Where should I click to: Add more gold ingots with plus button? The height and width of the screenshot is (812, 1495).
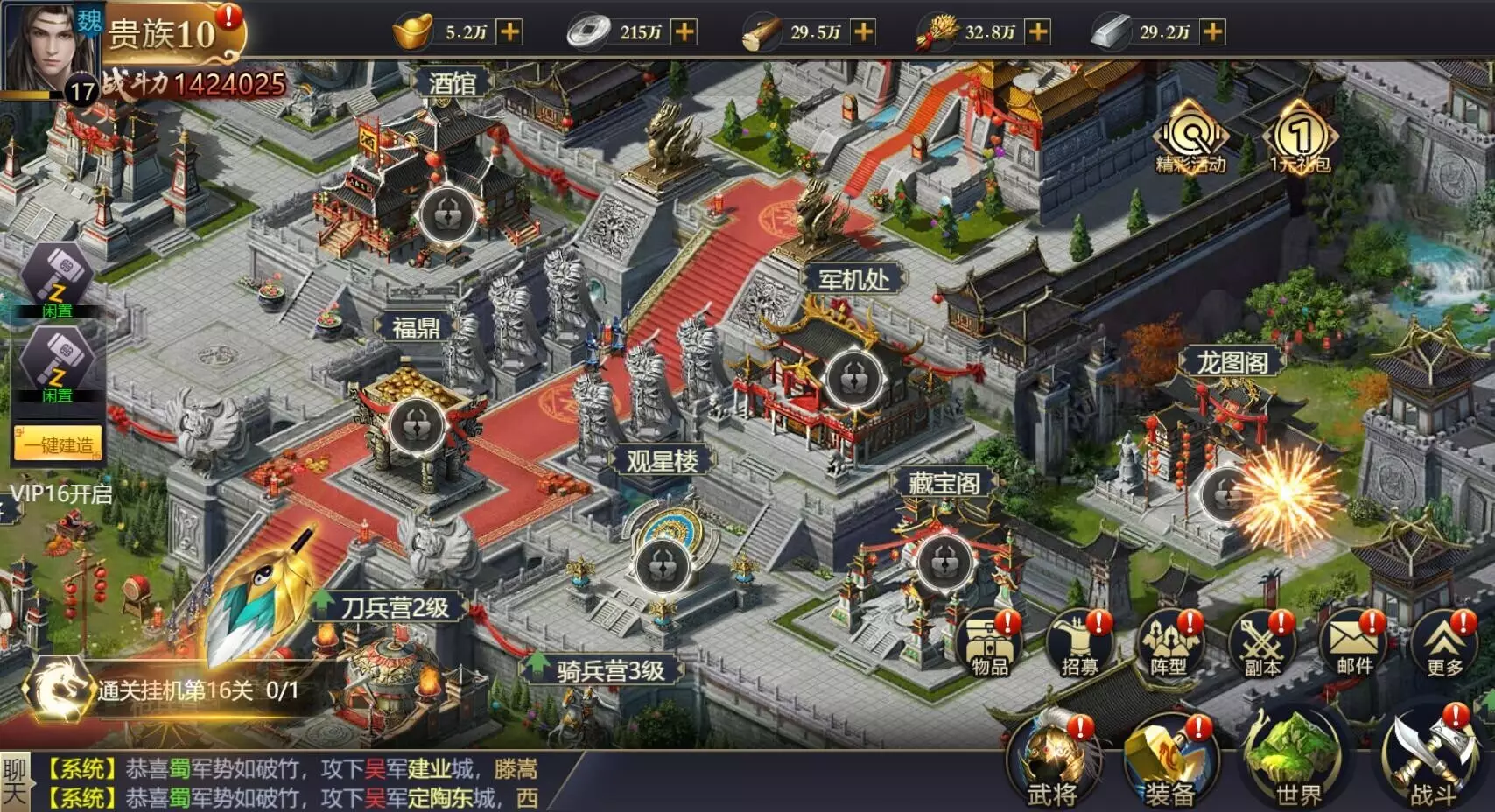[509, 32]
